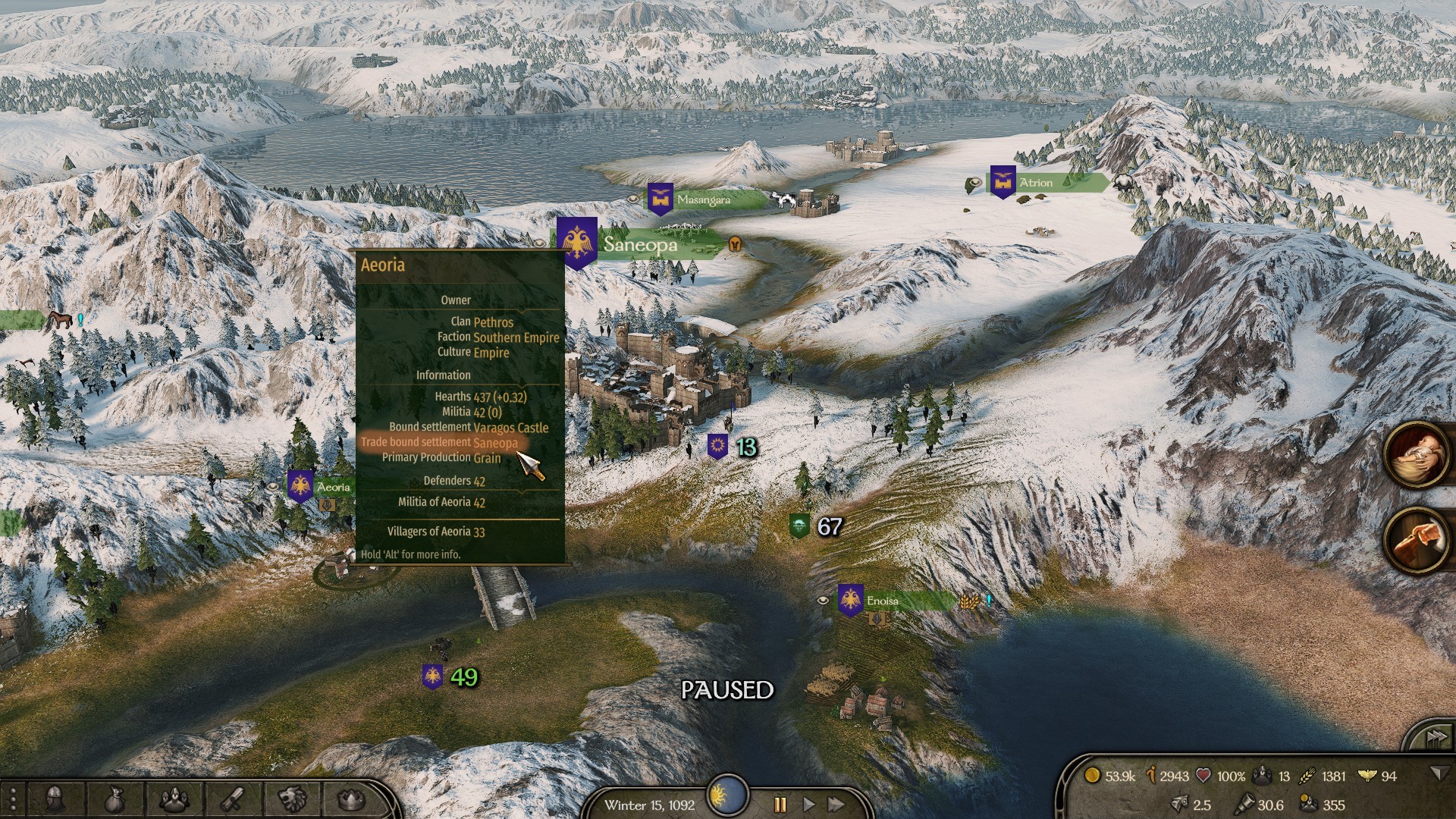Open the party screen icon
Image resolution: width=1456 pixels, height=819 pixels.
click(174, 799)
